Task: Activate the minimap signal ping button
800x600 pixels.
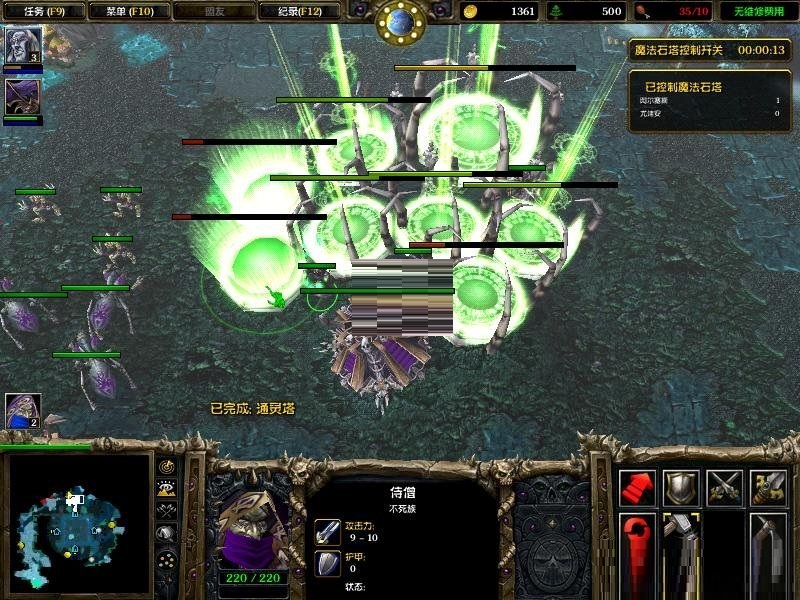Action: tap(167, 467)
